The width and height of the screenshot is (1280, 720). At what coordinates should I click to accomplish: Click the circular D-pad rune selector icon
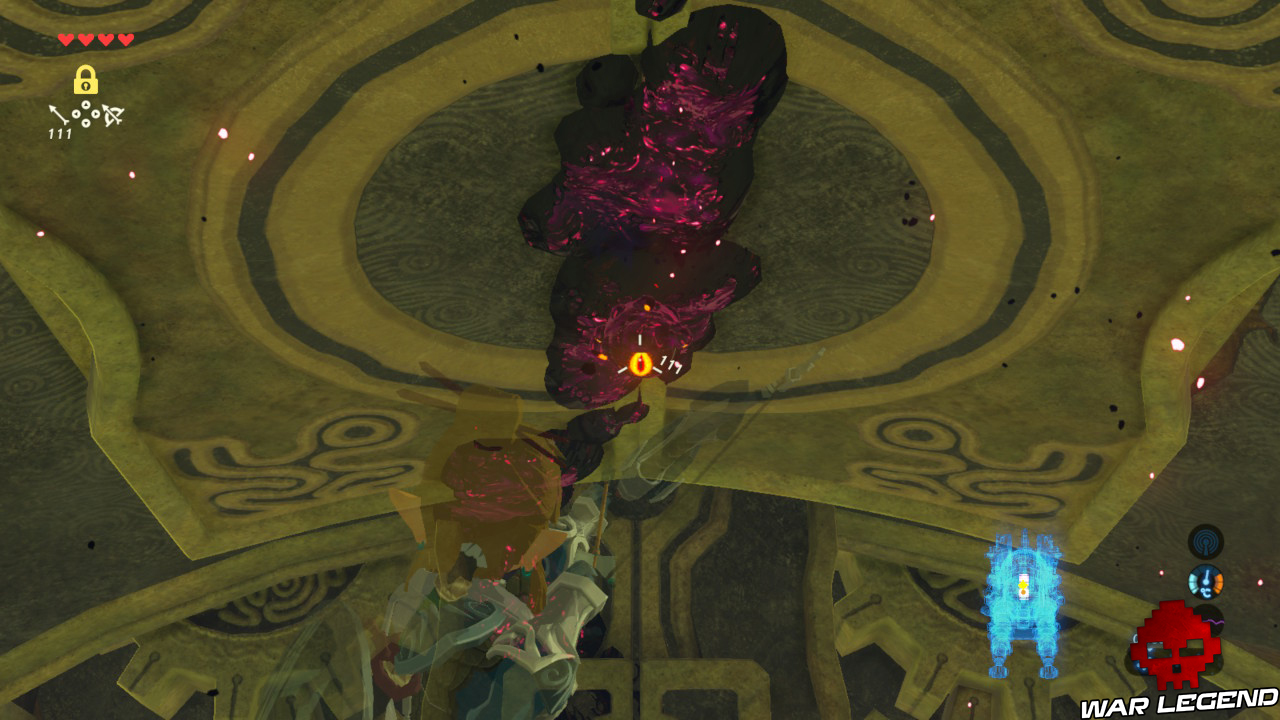point(85,114)
